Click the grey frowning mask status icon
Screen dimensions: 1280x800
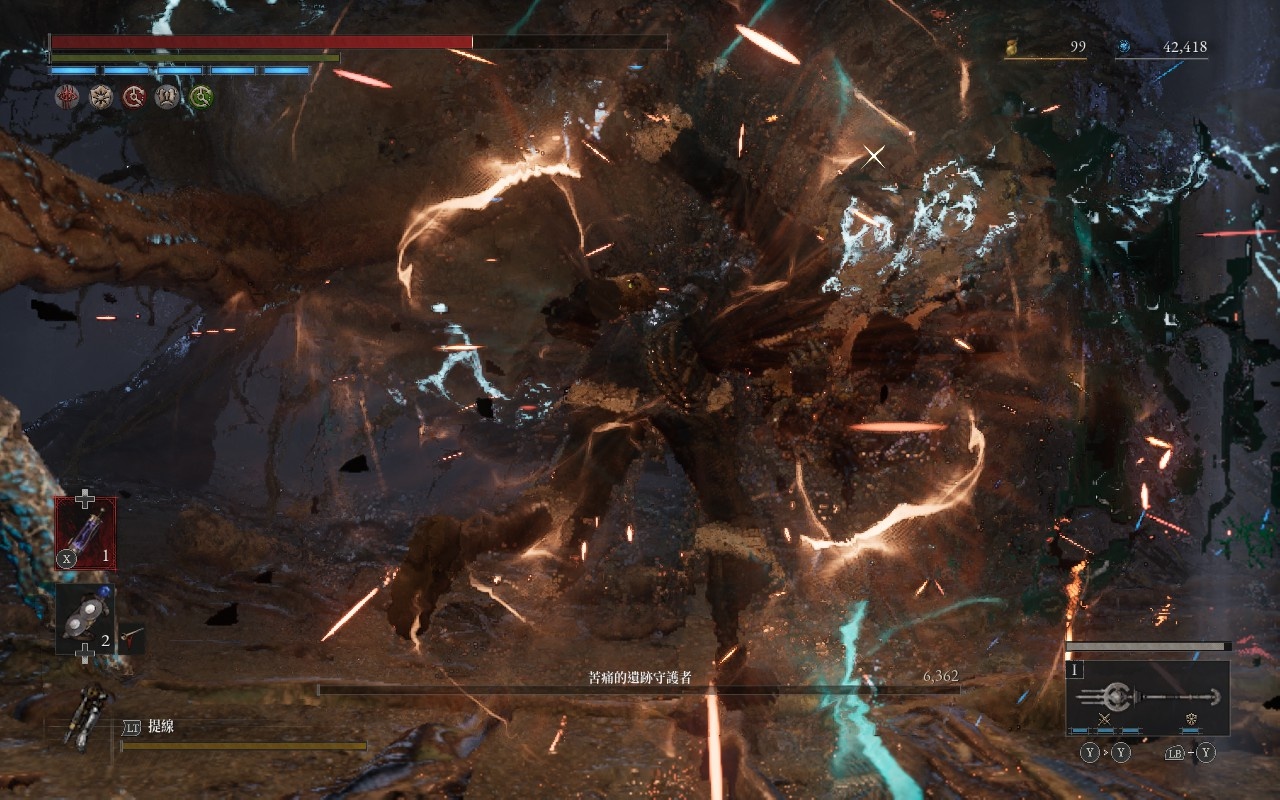point(167,96)
